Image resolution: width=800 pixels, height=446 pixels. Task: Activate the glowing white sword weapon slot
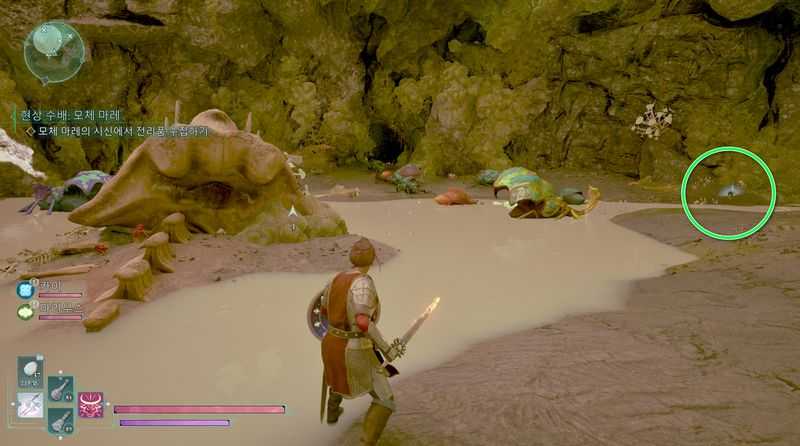[30, 405]
